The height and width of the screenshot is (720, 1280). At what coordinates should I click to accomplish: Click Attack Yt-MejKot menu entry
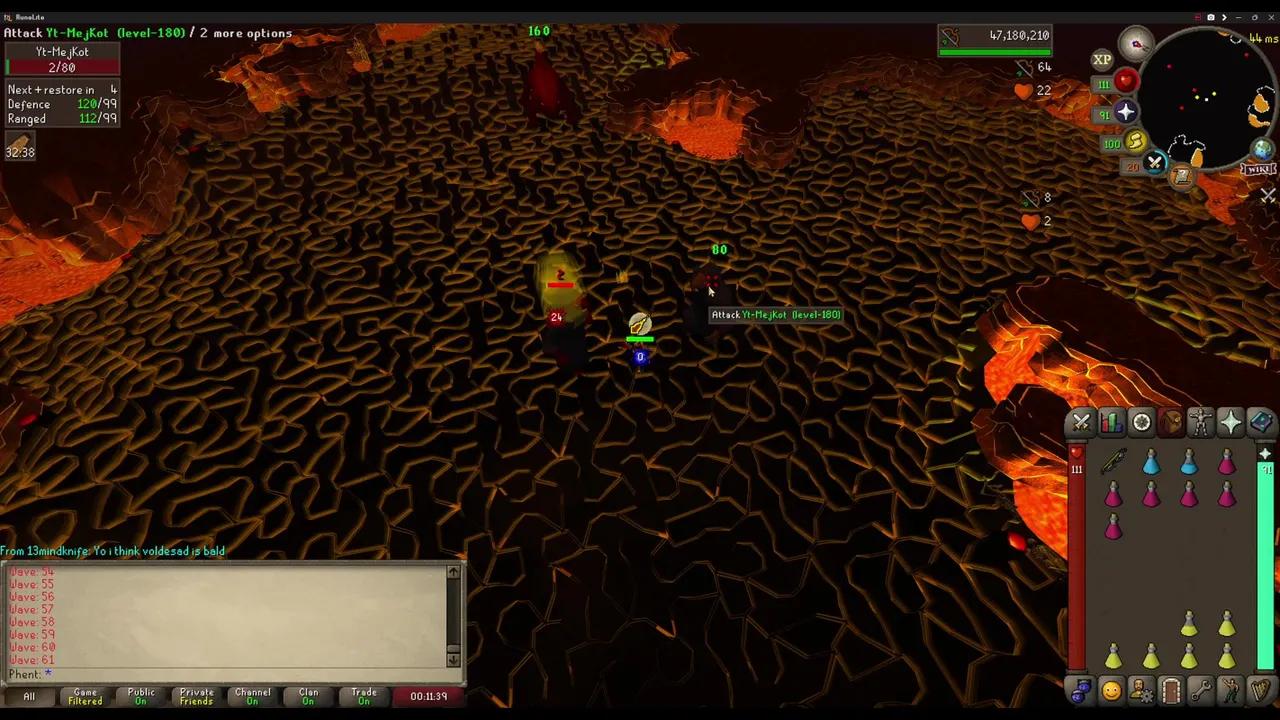[x=775, y=314]
